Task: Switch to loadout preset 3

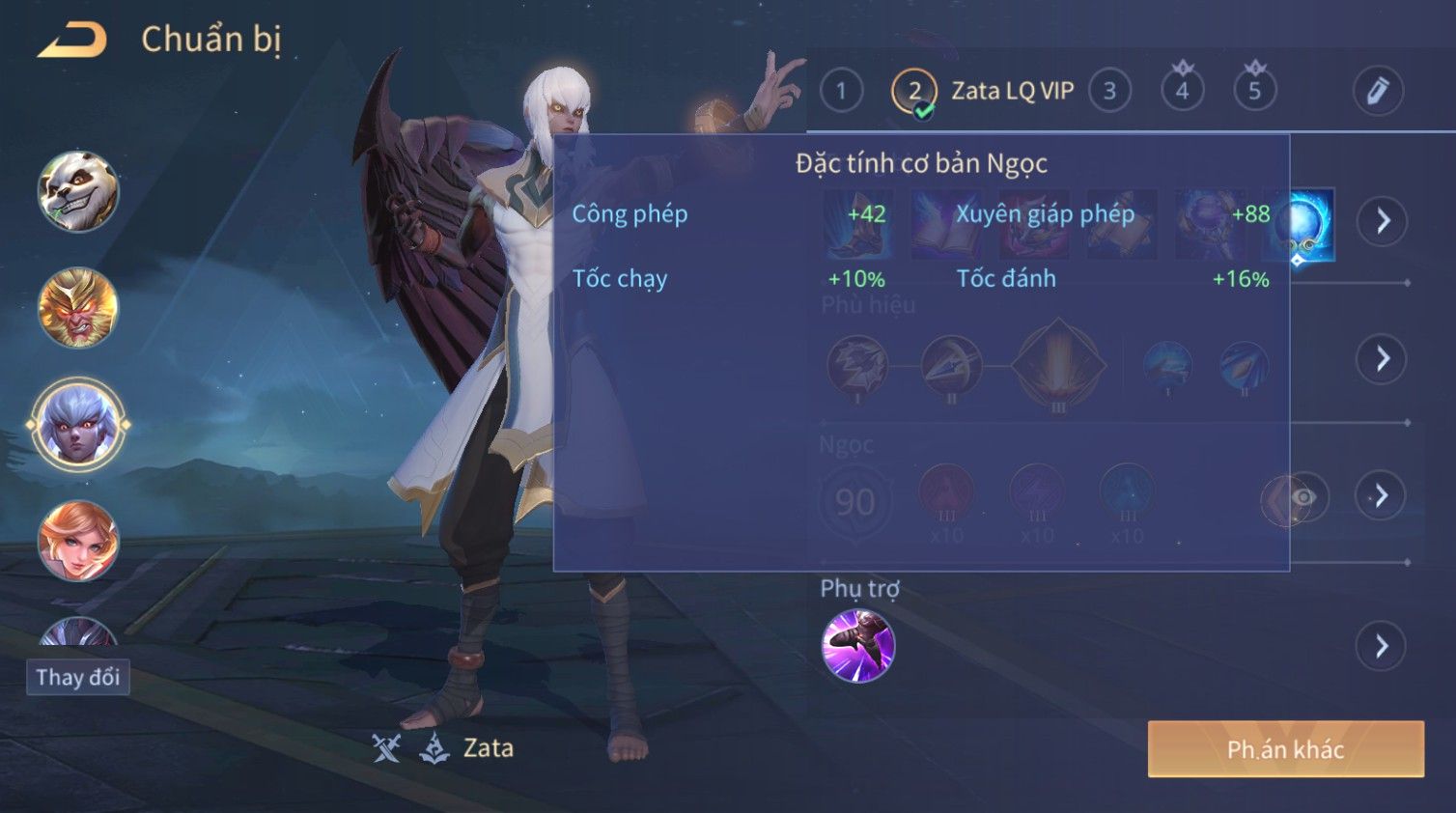Action: coord(1109,92)
